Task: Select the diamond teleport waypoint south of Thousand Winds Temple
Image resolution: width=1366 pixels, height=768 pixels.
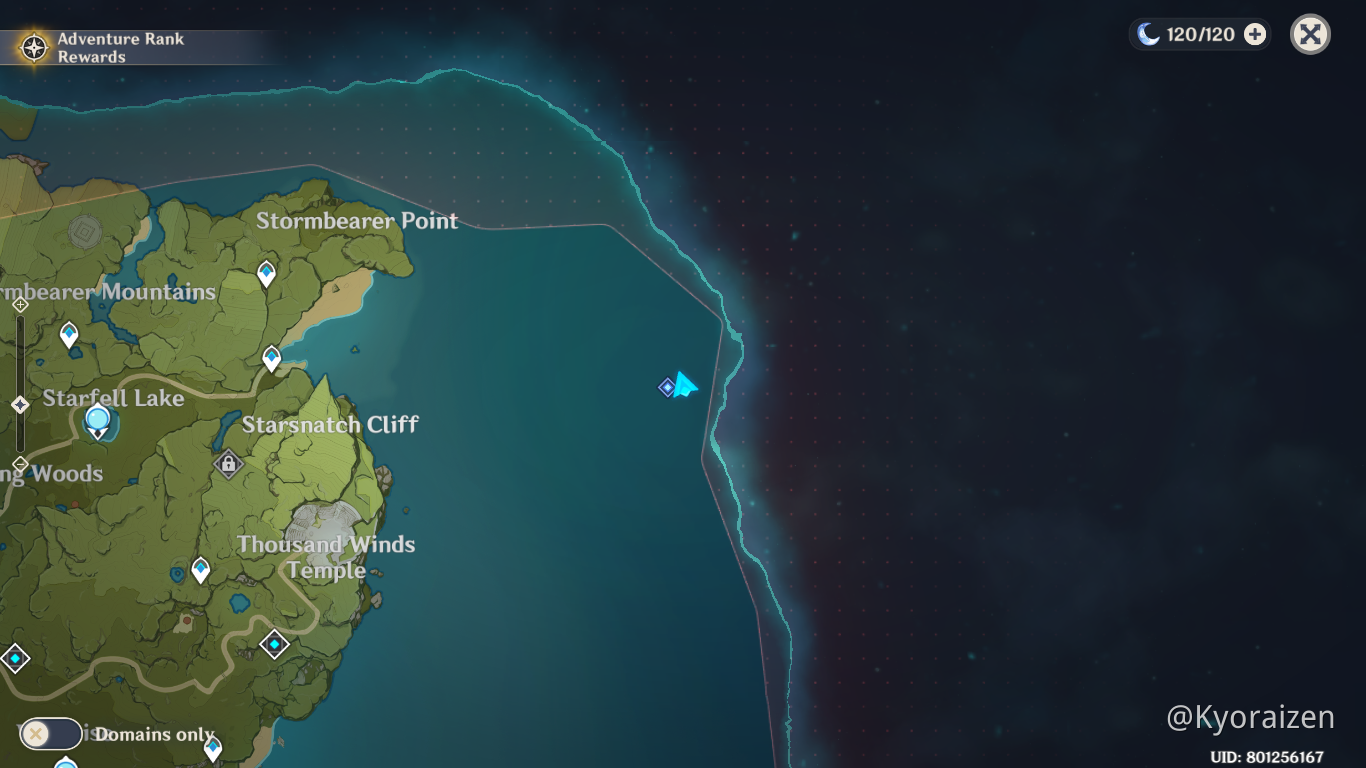Action: pyautogui.click(x=275, y=644)
